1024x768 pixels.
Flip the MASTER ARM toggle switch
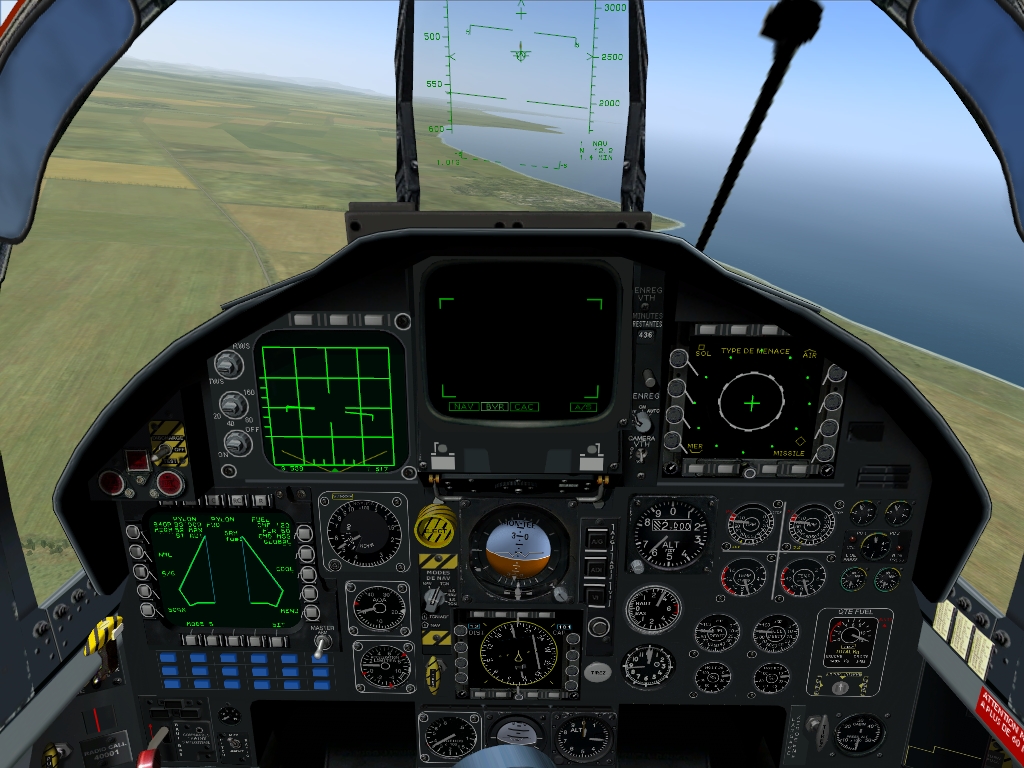pyautogui.click(x=321, y=646)
